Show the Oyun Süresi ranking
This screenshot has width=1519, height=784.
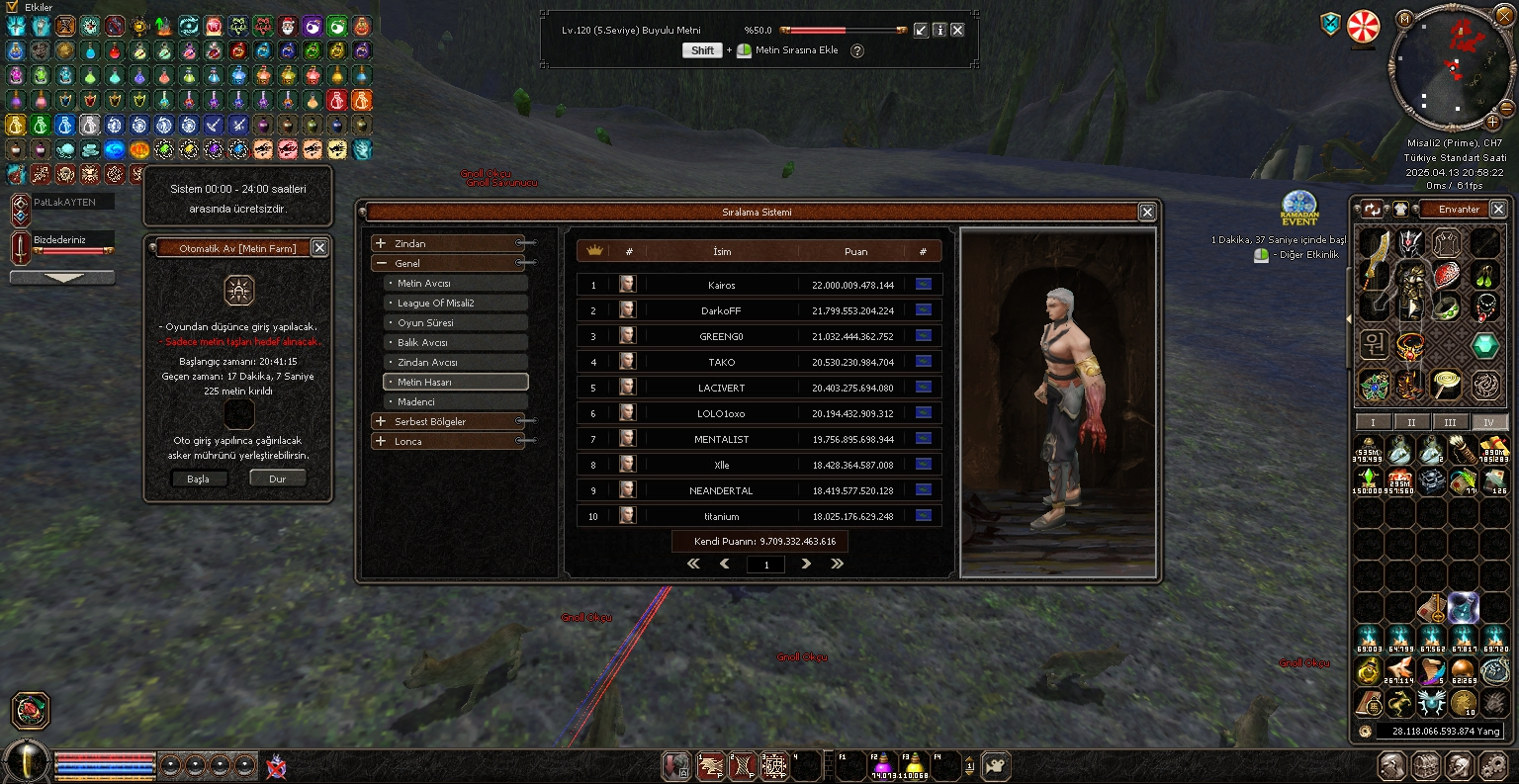456,323
